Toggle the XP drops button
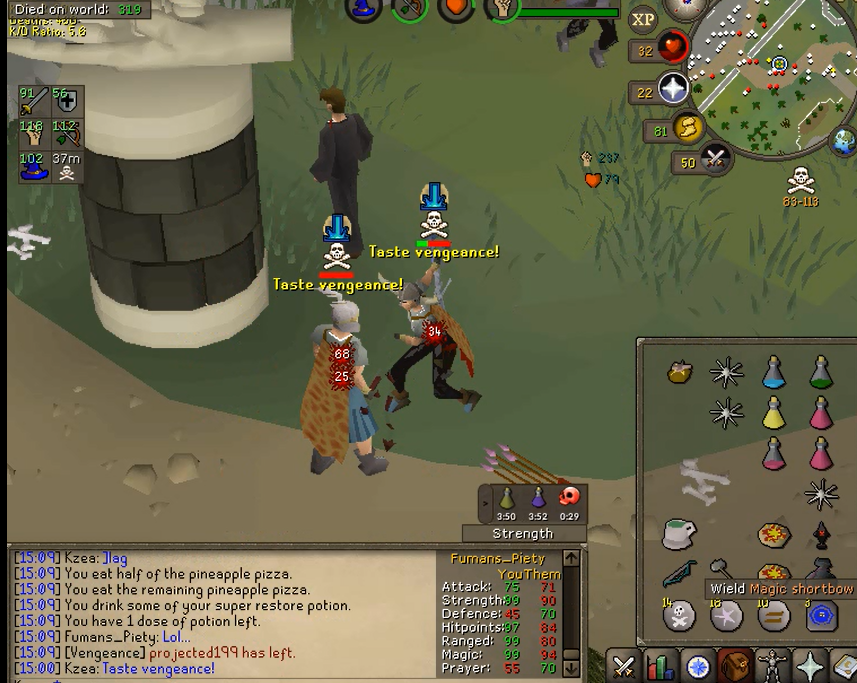The height and width of the screenshot is (683, 857). click(643, 19)
